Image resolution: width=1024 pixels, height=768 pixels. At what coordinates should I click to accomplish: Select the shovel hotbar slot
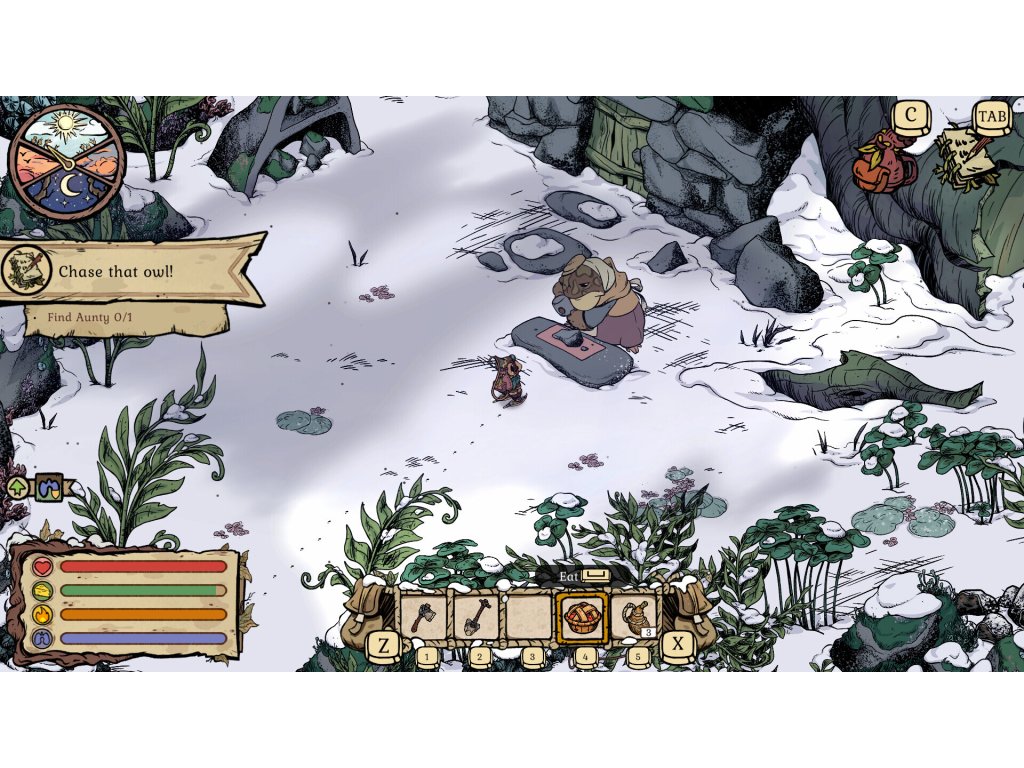click(477, 617)
